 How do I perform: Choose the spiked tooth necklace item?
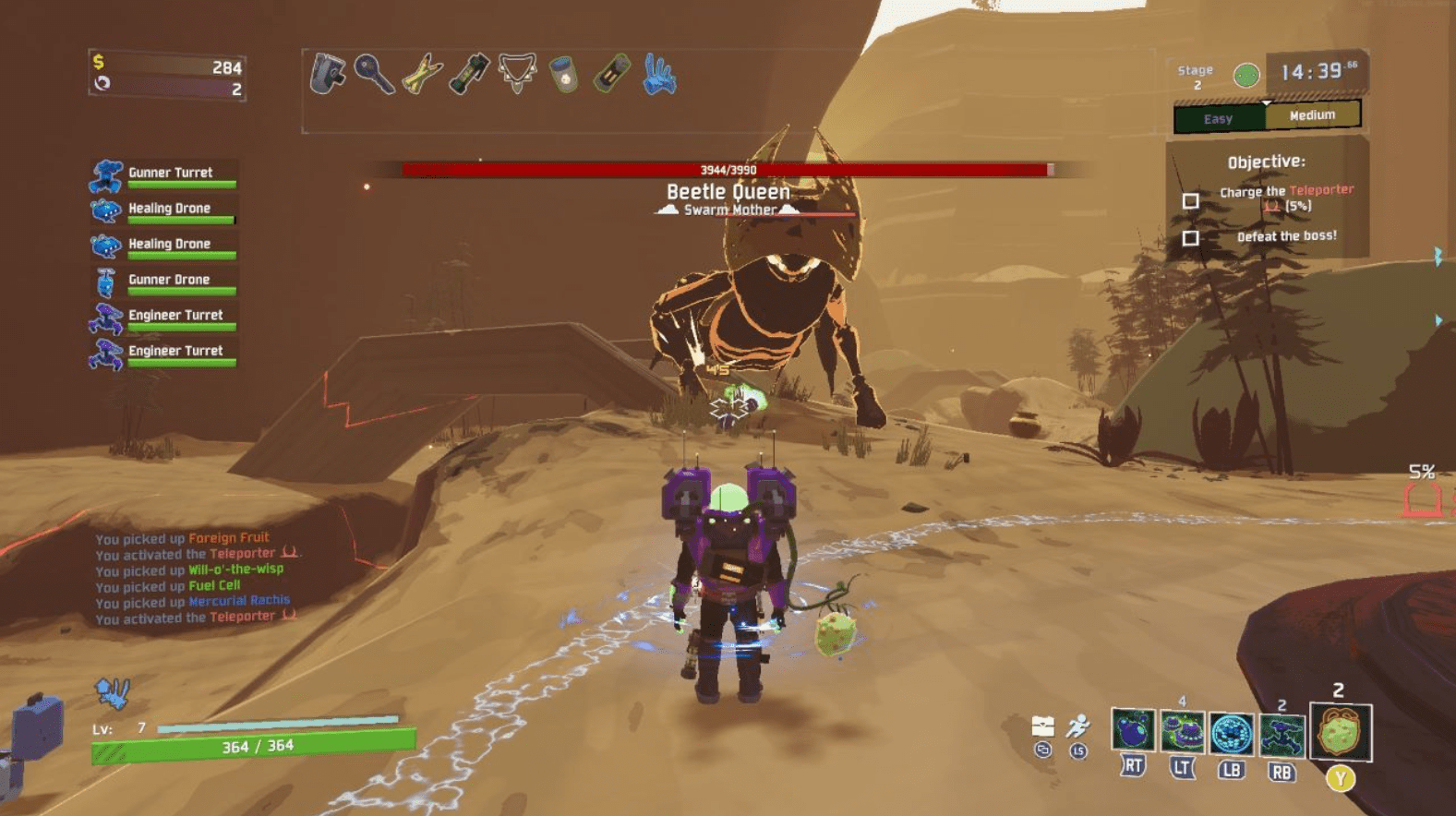(517, 74)
